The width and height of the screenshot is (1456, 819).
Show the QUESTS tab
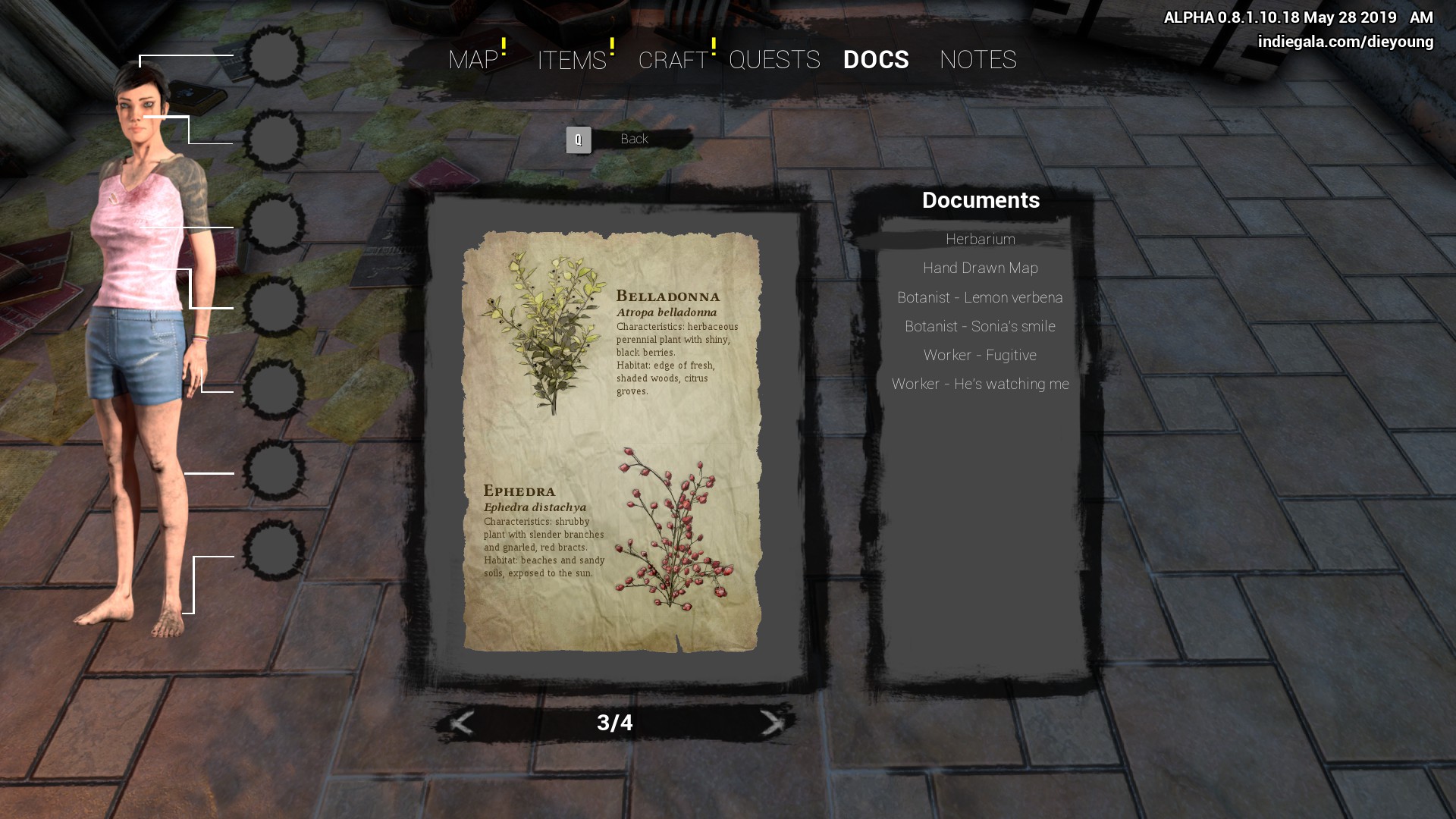pos(774,60)
